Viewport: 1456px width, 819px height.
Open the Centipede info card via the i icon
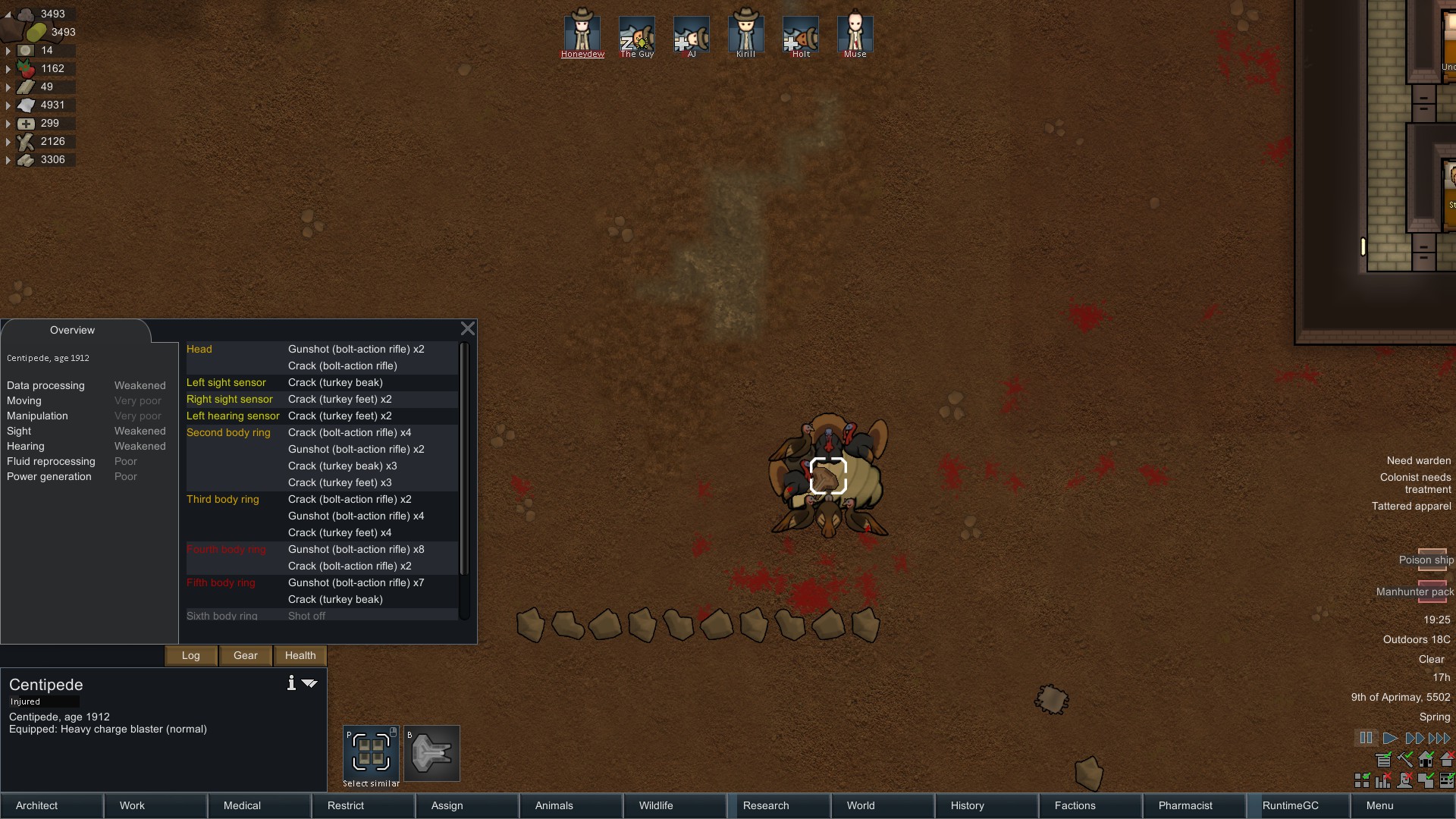point(290,682)
